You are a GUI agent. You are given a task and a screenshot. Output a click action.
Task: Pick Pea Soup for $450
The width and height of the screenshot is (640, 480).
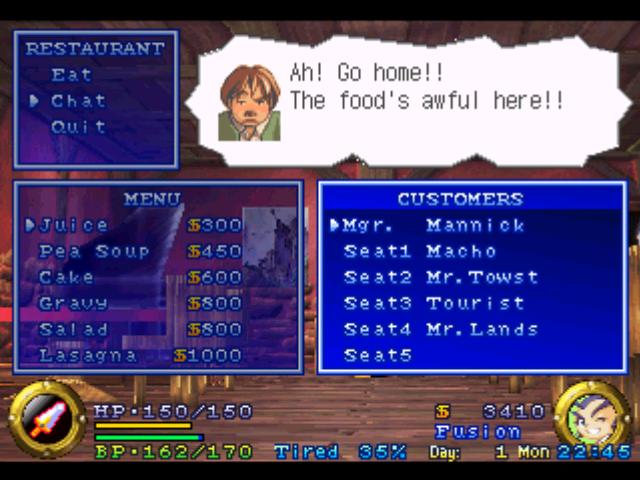tap(94, 251)
